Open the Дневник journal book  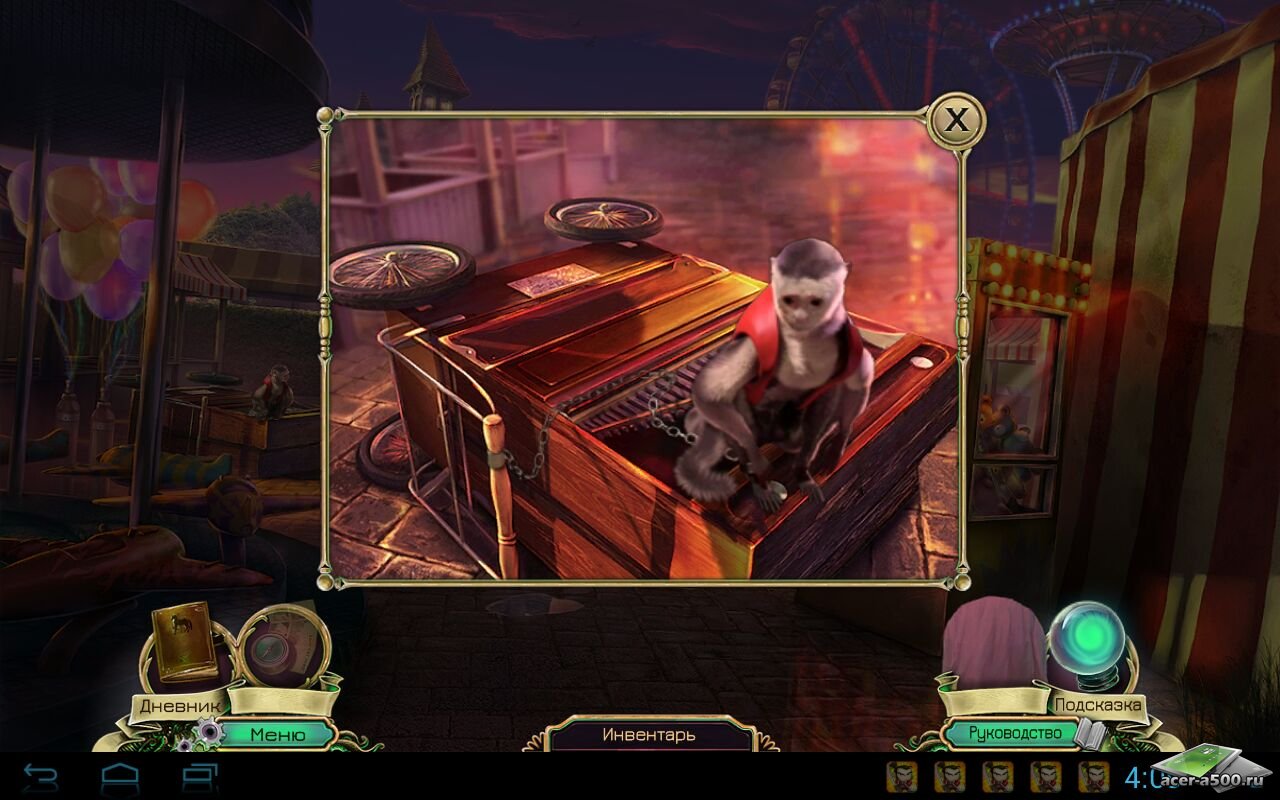[x=183, y=641]
